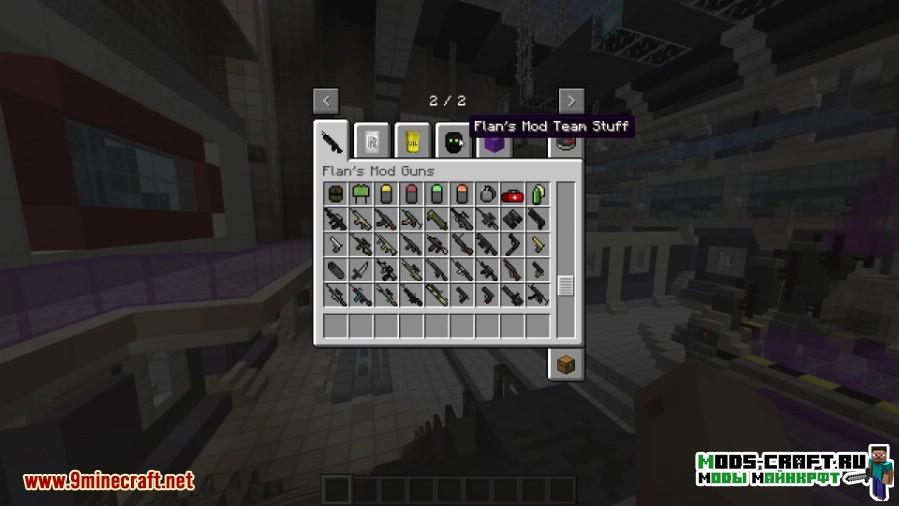Grab the green canister in the top row
The height and width of the screenshot is (506, 899).
[x=537, y=194]
